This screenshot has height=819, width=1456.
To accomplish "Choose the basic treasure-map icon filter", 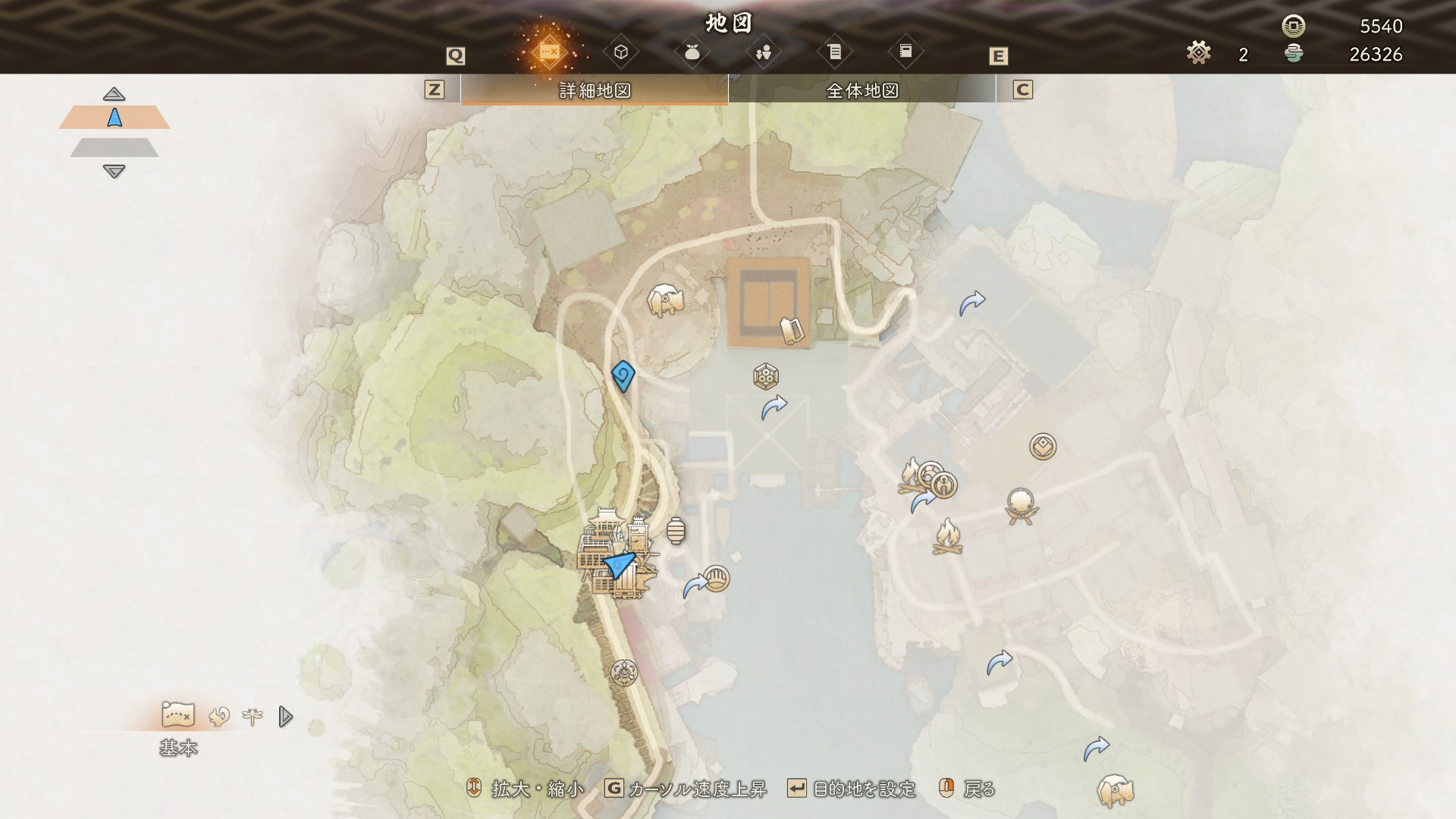I will click(178, 715).
